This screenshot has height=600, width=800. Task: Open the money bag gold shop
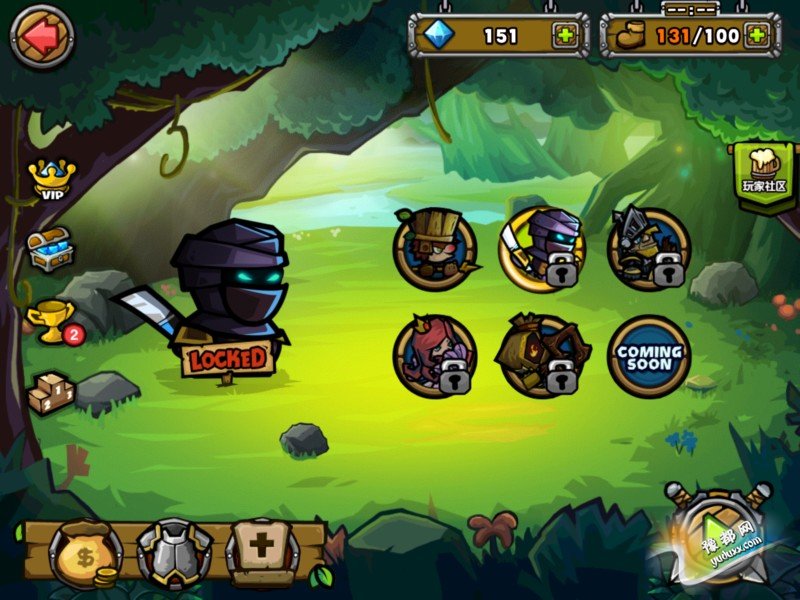coord(86,553)
